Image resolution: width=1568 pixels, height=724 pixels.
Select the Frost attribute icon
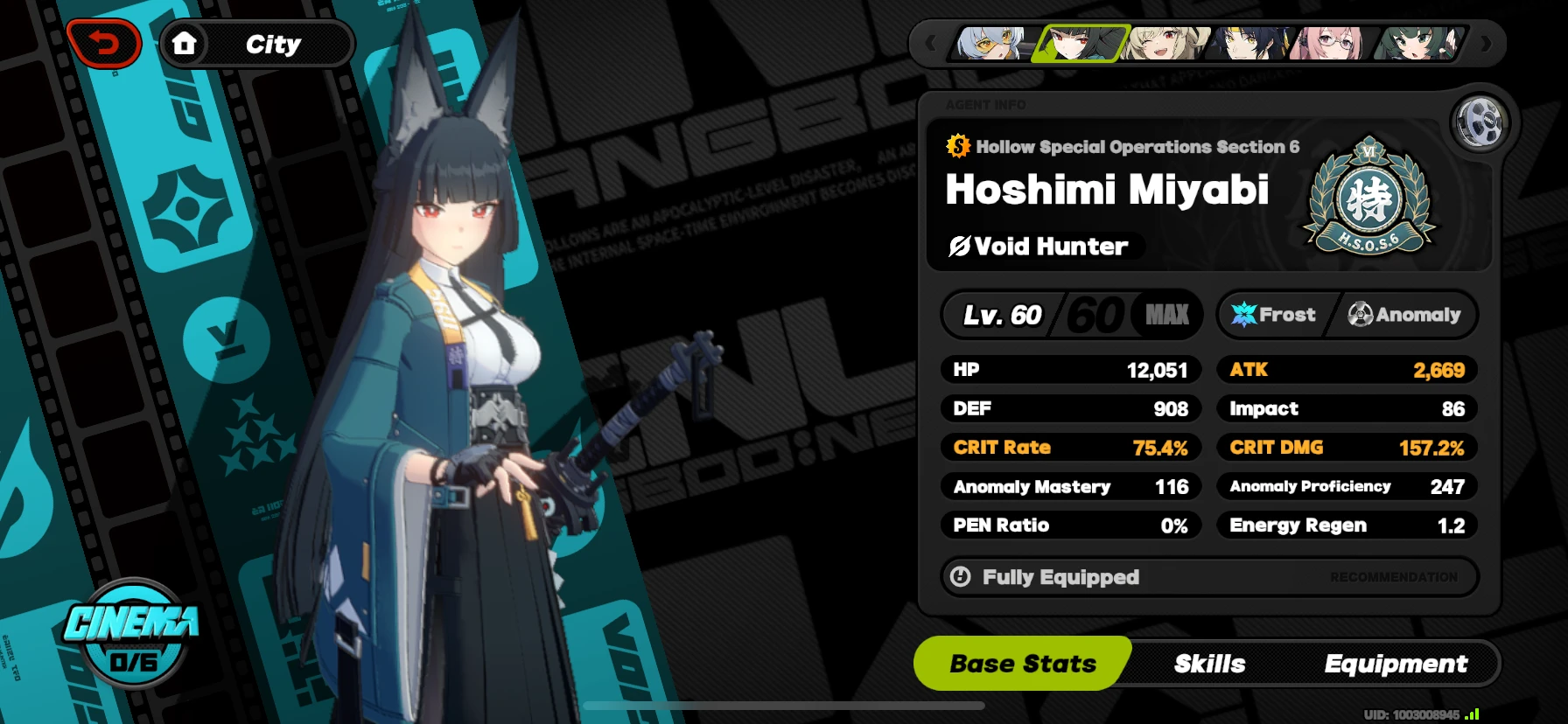click(1245, 315)
